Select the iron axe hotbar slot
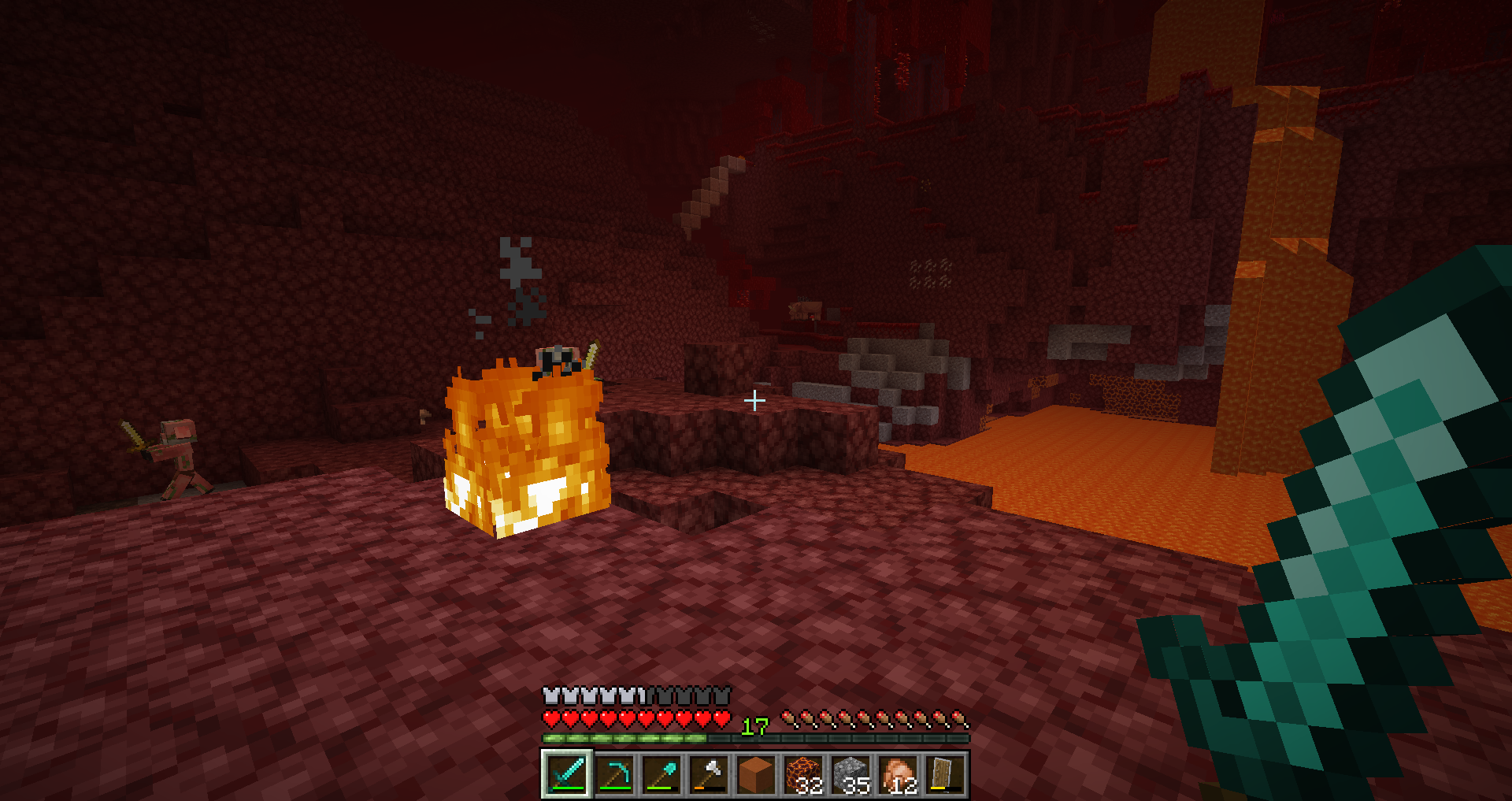Image resolution: width=1512 pixels, height=801 pixels. click(709, 774)
